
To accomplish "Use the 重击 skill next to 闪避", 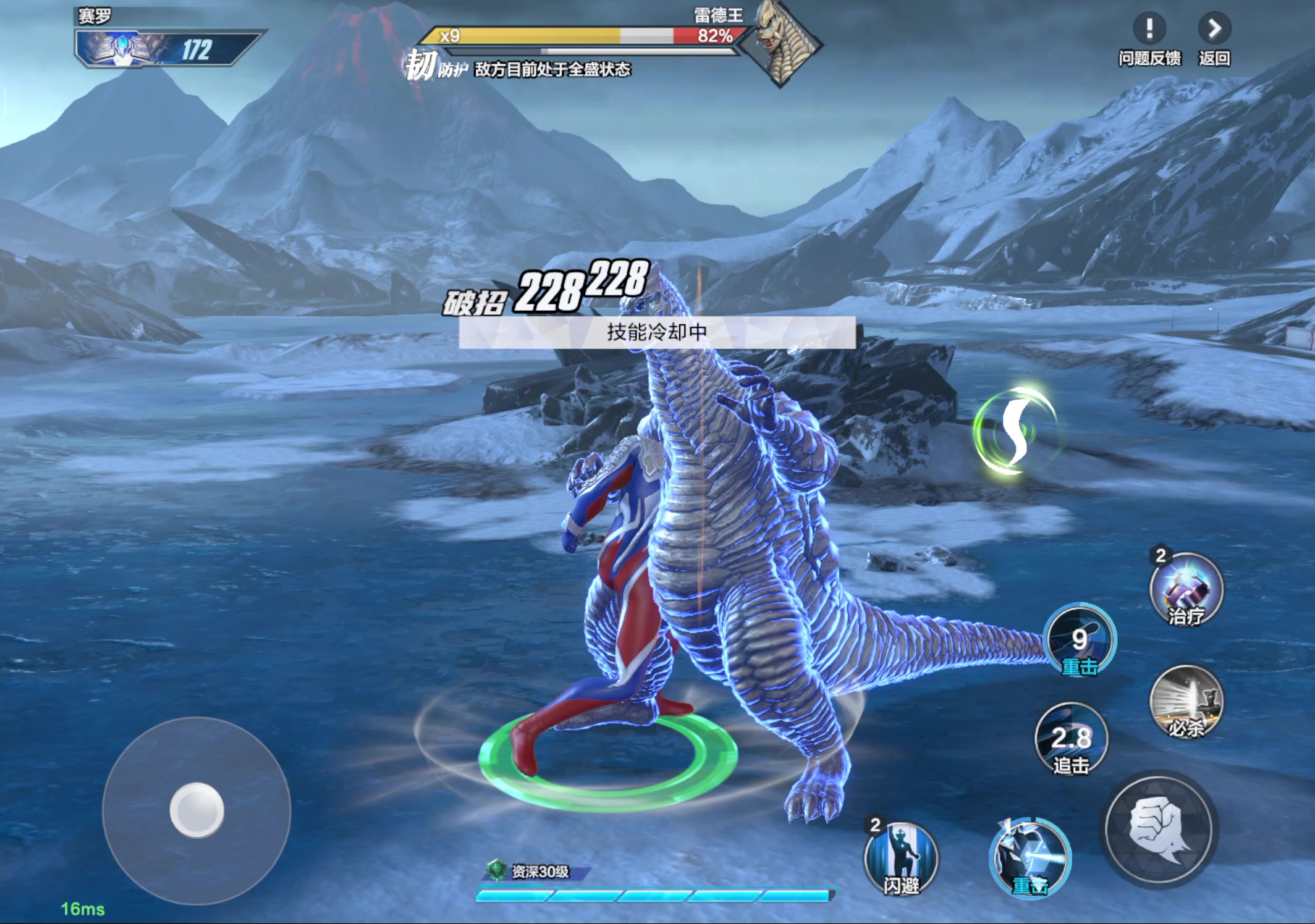I will (x=1030, y=857).
